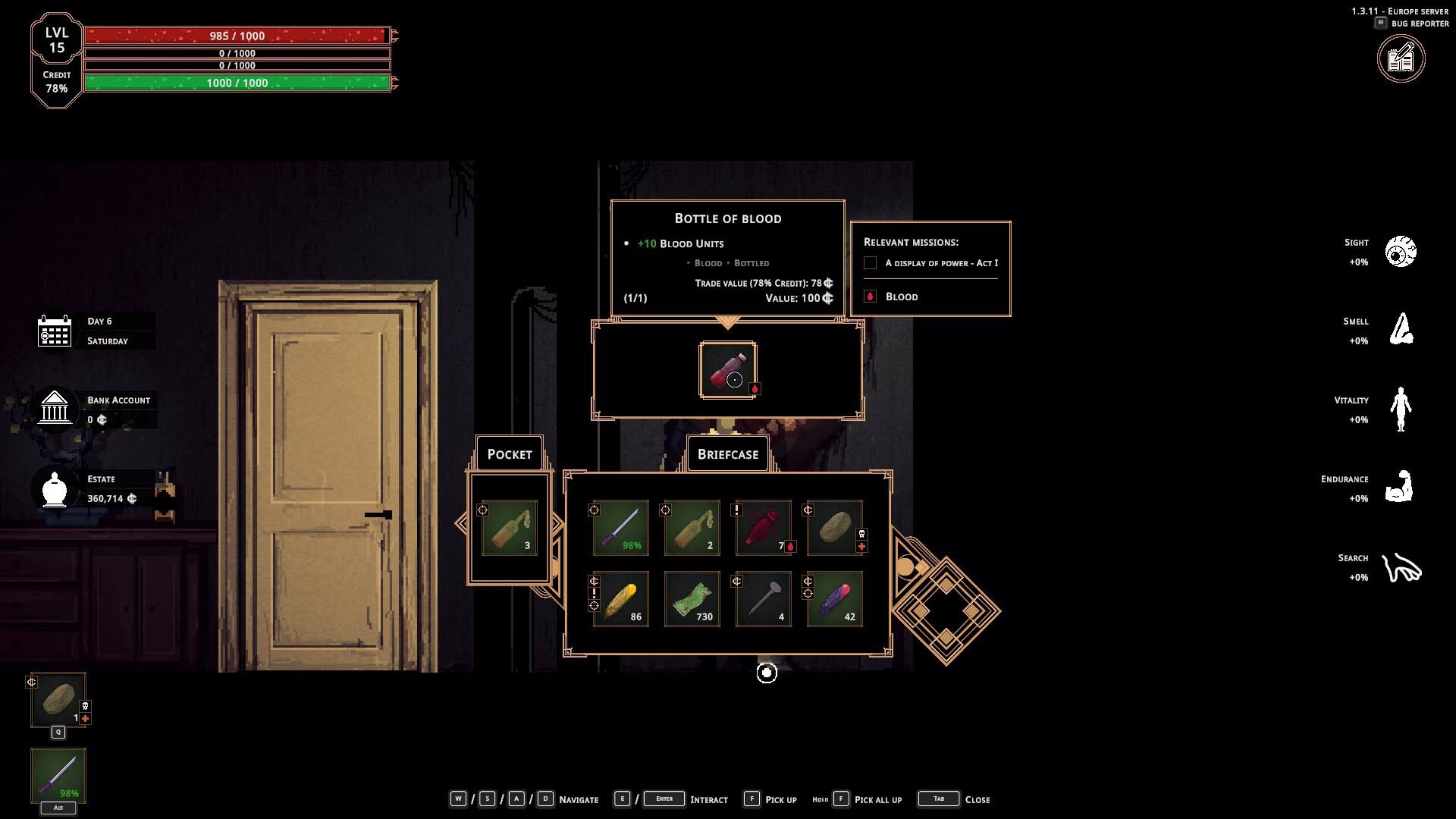Screen dimensions: 1456x819
Task: Select the Pocket's molotov stack of 3
Action: [510, 528]
